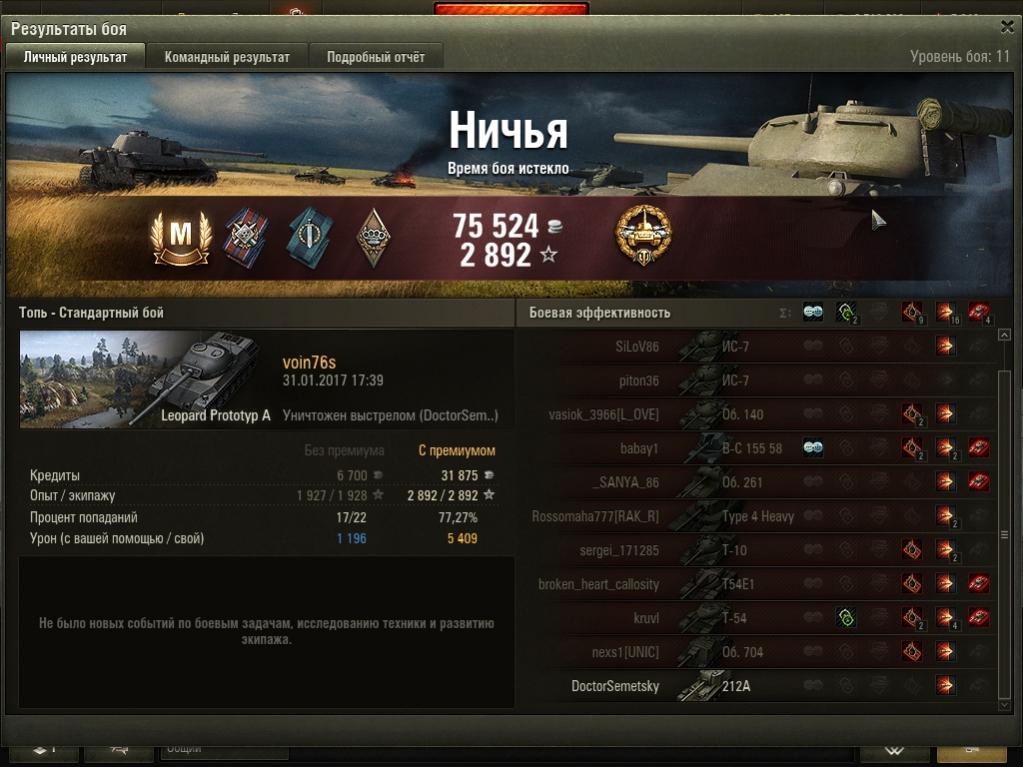Select the kruvl T-54 row
The width and height of the screenshot is (1023, 767).
760,618
